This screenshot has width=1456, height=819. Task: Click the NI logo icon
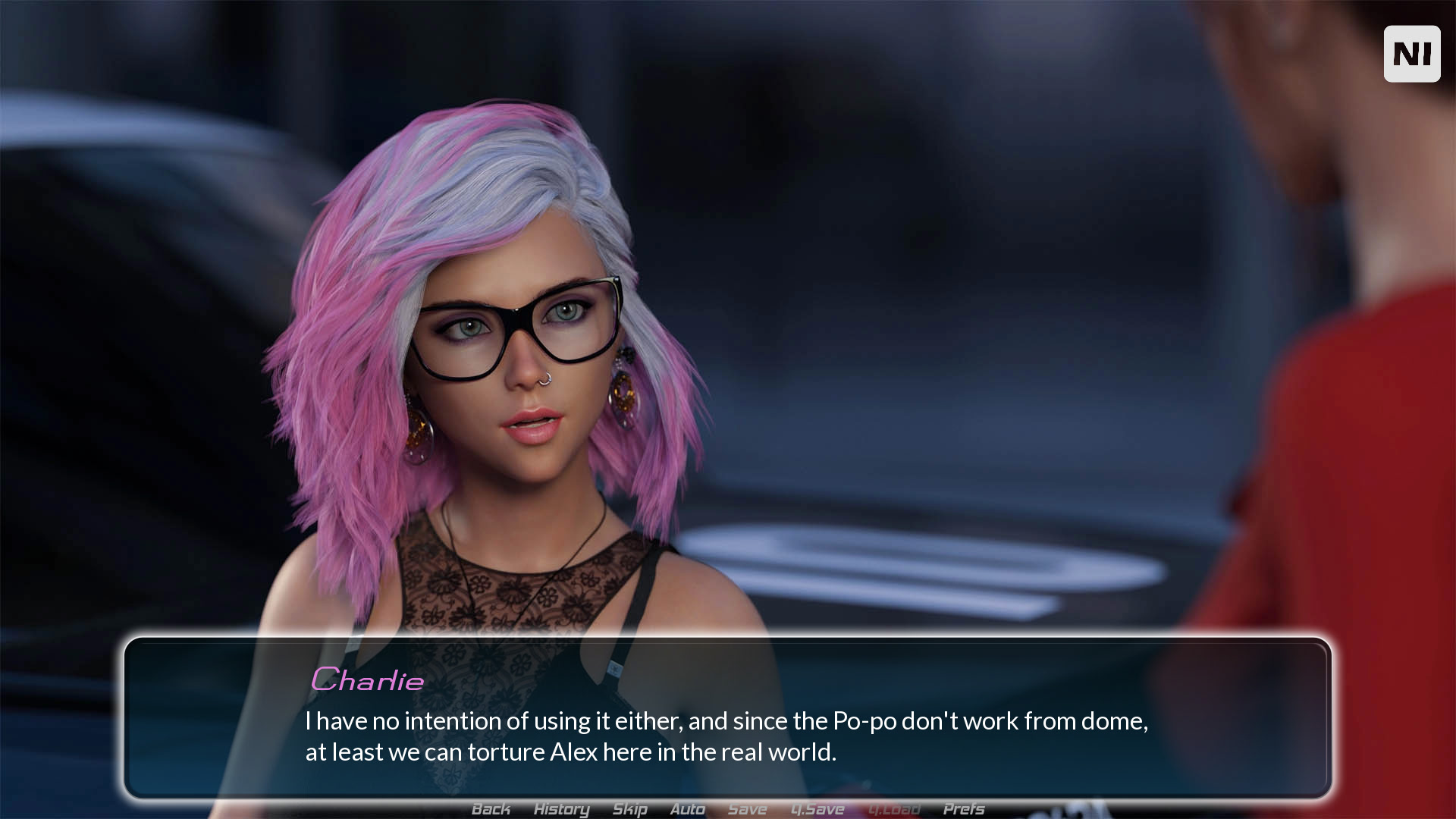(x=1411, y=54)
